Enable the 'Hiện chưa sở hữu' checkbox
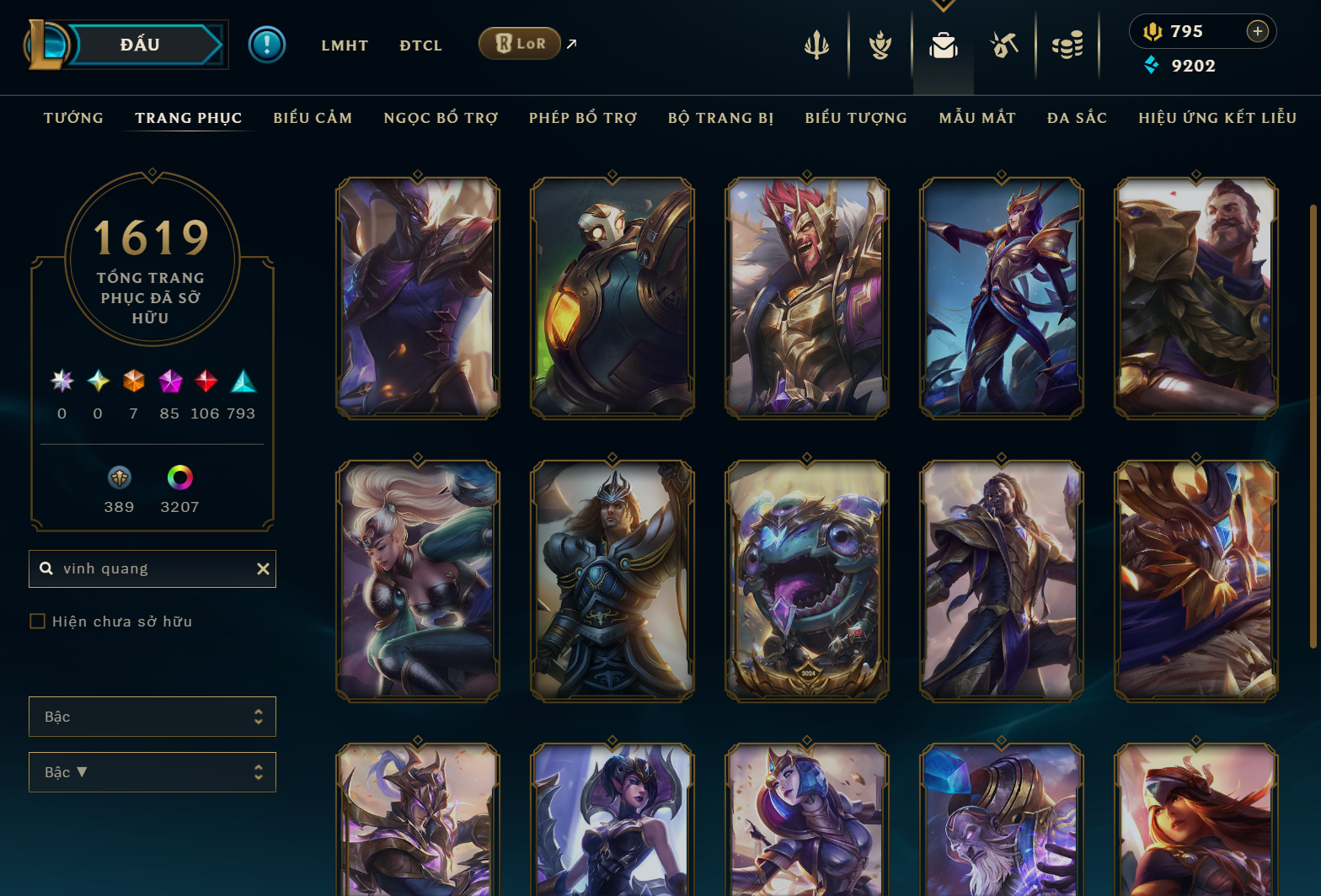The image size is (1321, 896). click(38, 621)
